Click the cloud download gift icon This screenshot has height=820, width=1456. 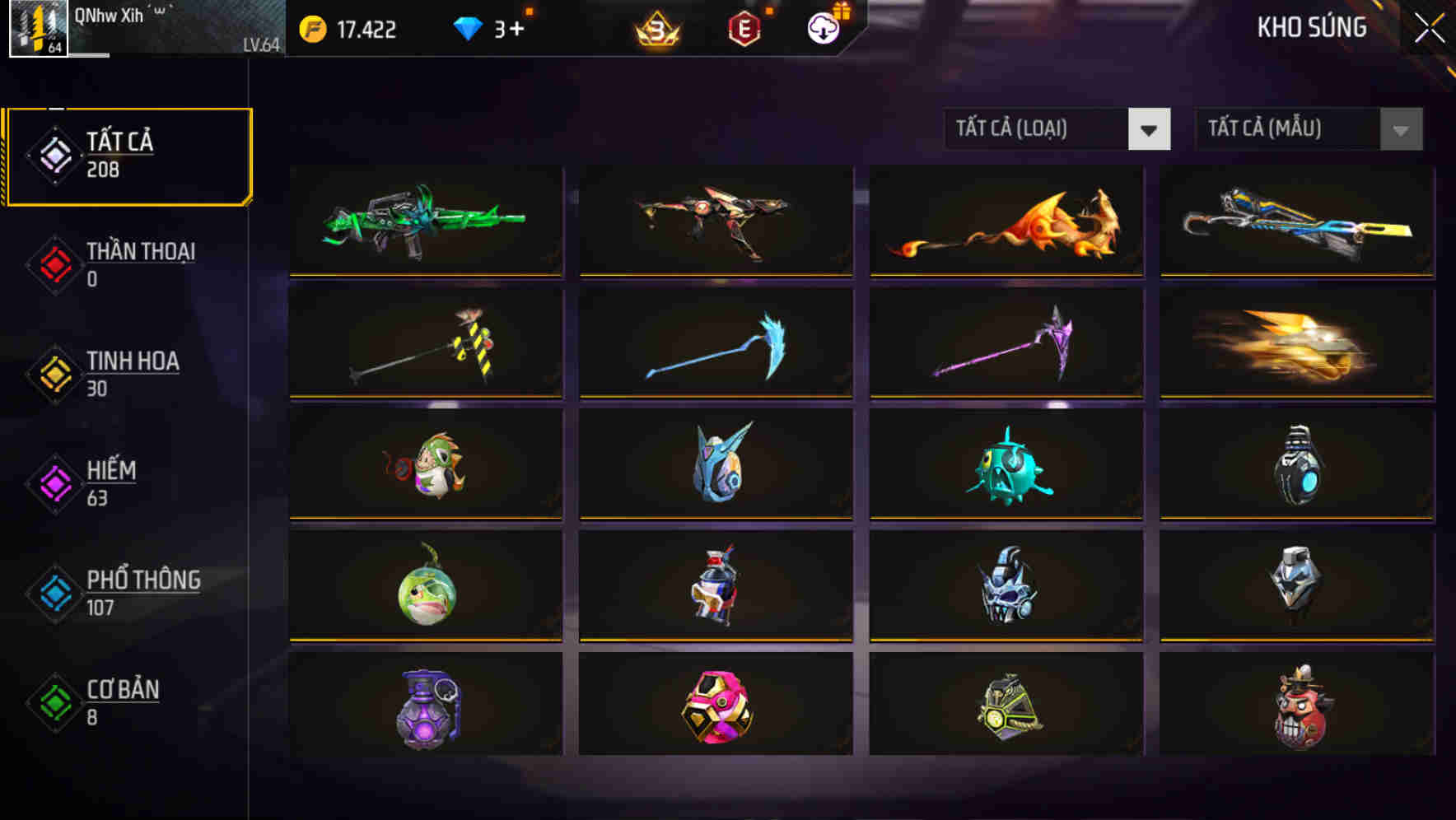824,27
